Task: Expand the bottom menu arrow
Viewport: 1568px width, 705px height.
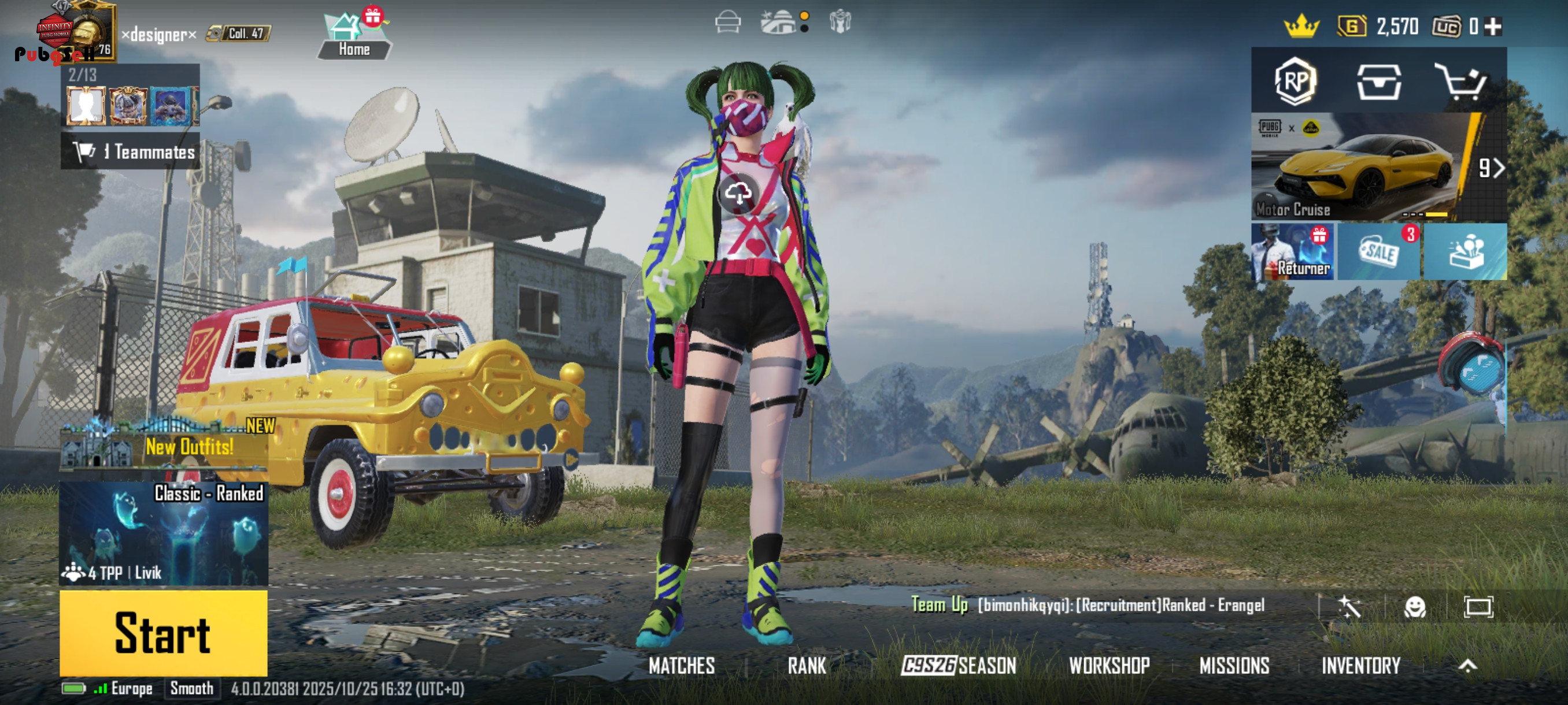Action: (1467, 666)
